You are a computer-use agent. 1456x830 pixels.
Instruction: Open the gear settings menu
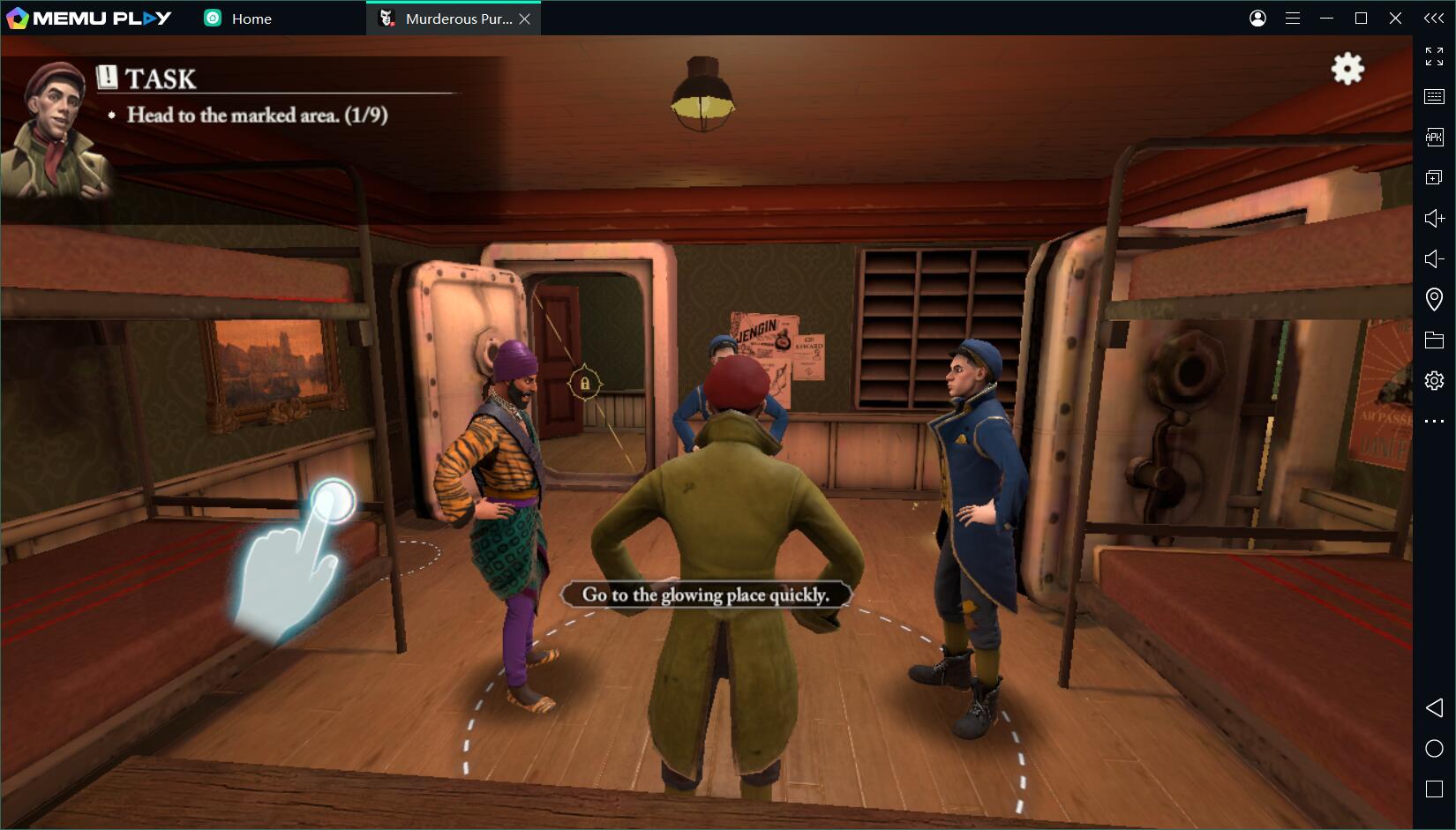[x=1347, y=69]
